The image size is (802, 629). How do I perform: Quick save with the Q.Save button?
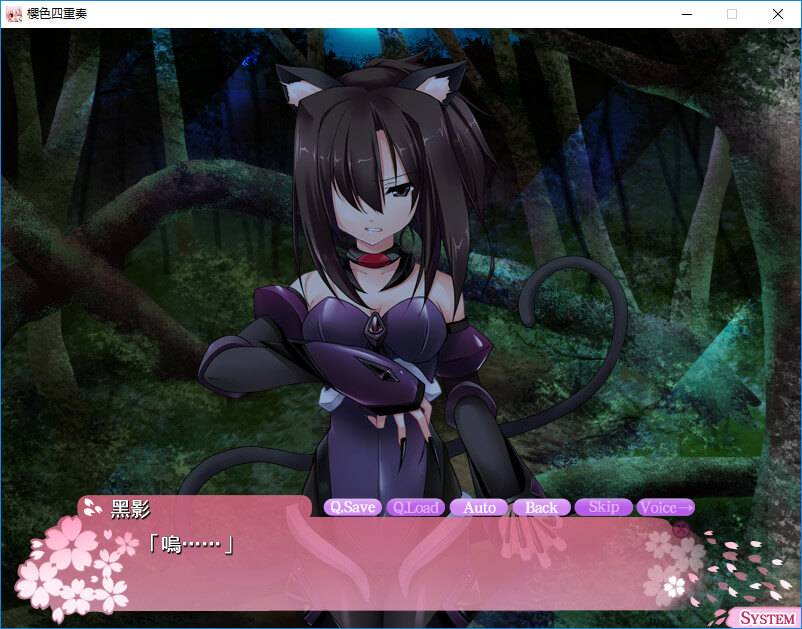click(353, 507)
